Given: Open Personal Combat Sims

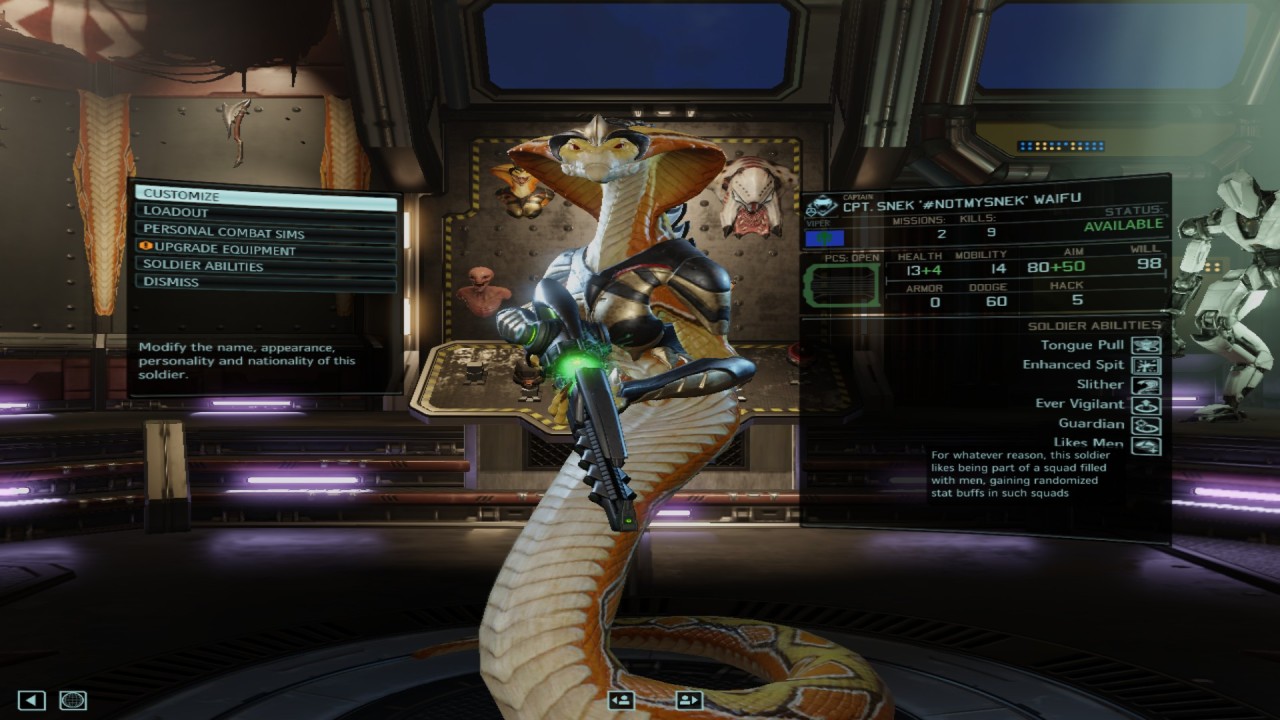Looking at the screenshot, I should tap(265, 231).
